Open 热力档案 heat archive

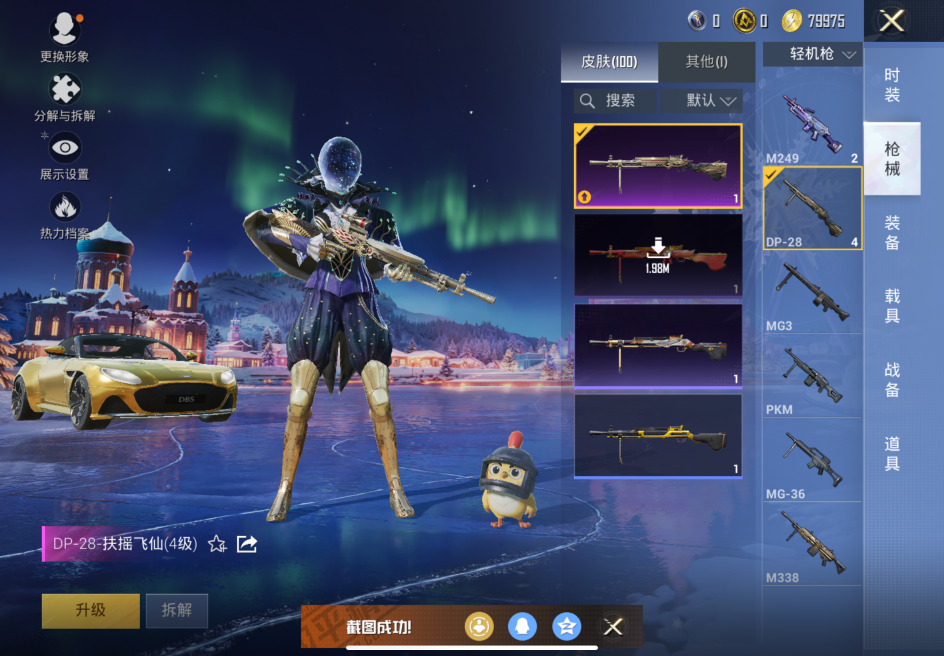(65, 214)
